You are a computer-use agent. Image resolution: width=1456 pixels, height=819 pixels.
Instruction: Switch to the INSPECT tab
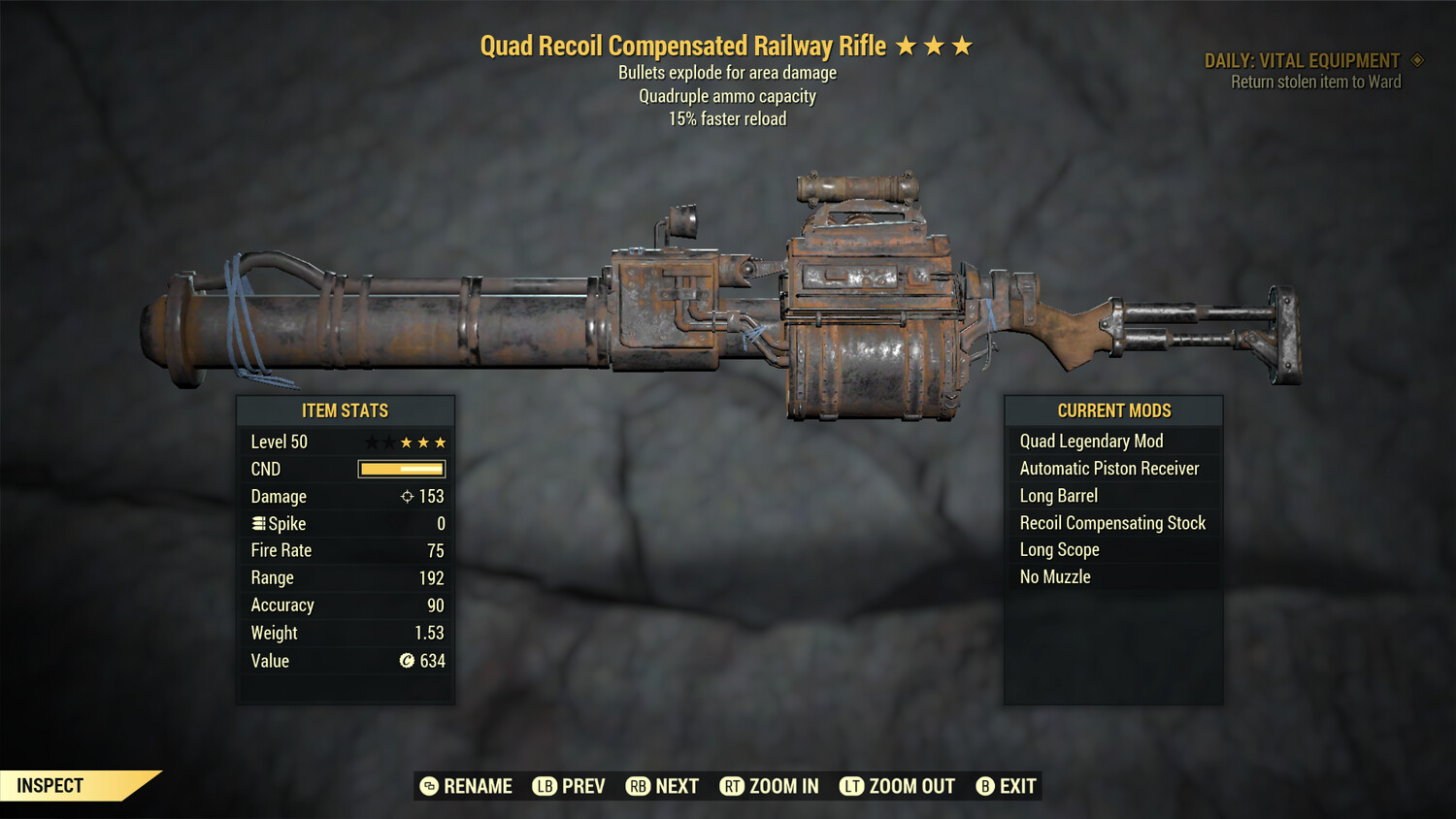coord(50,785)
